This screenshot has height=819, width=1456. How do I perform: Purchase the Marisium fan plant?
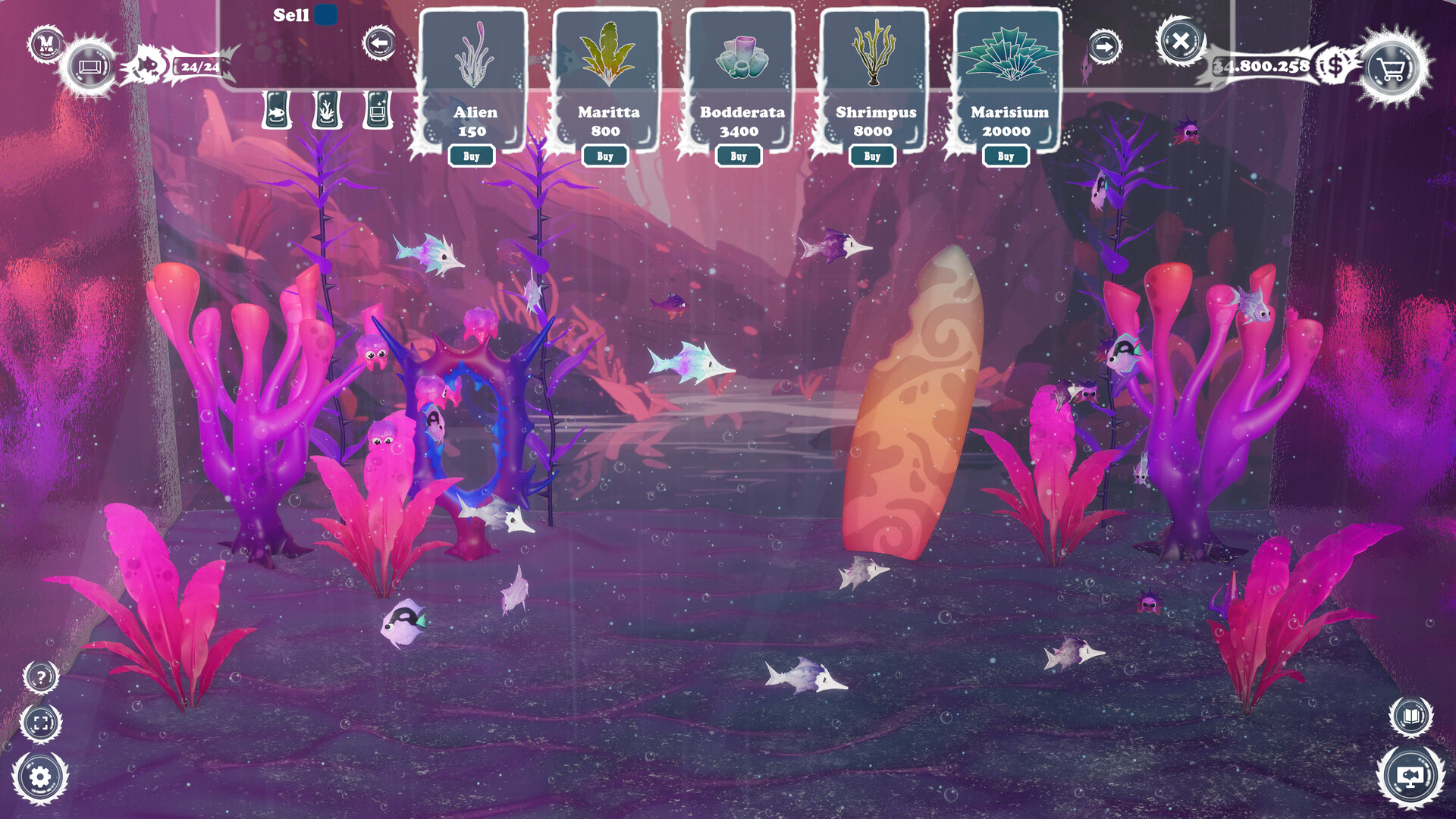pyautogui.click(x=1006, y=156)
